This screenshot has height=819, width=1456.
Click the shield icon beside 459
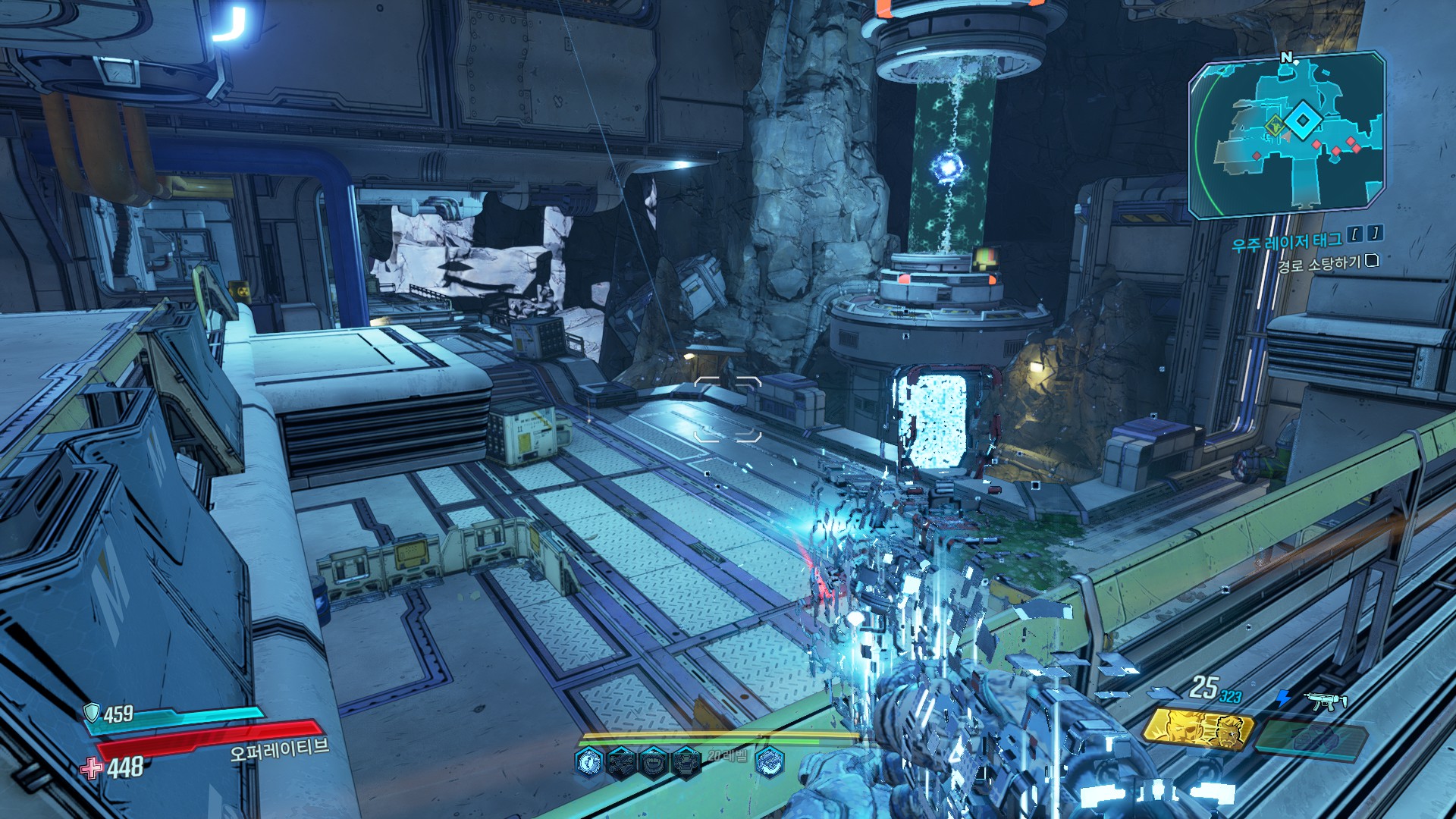tap(92, 712)
